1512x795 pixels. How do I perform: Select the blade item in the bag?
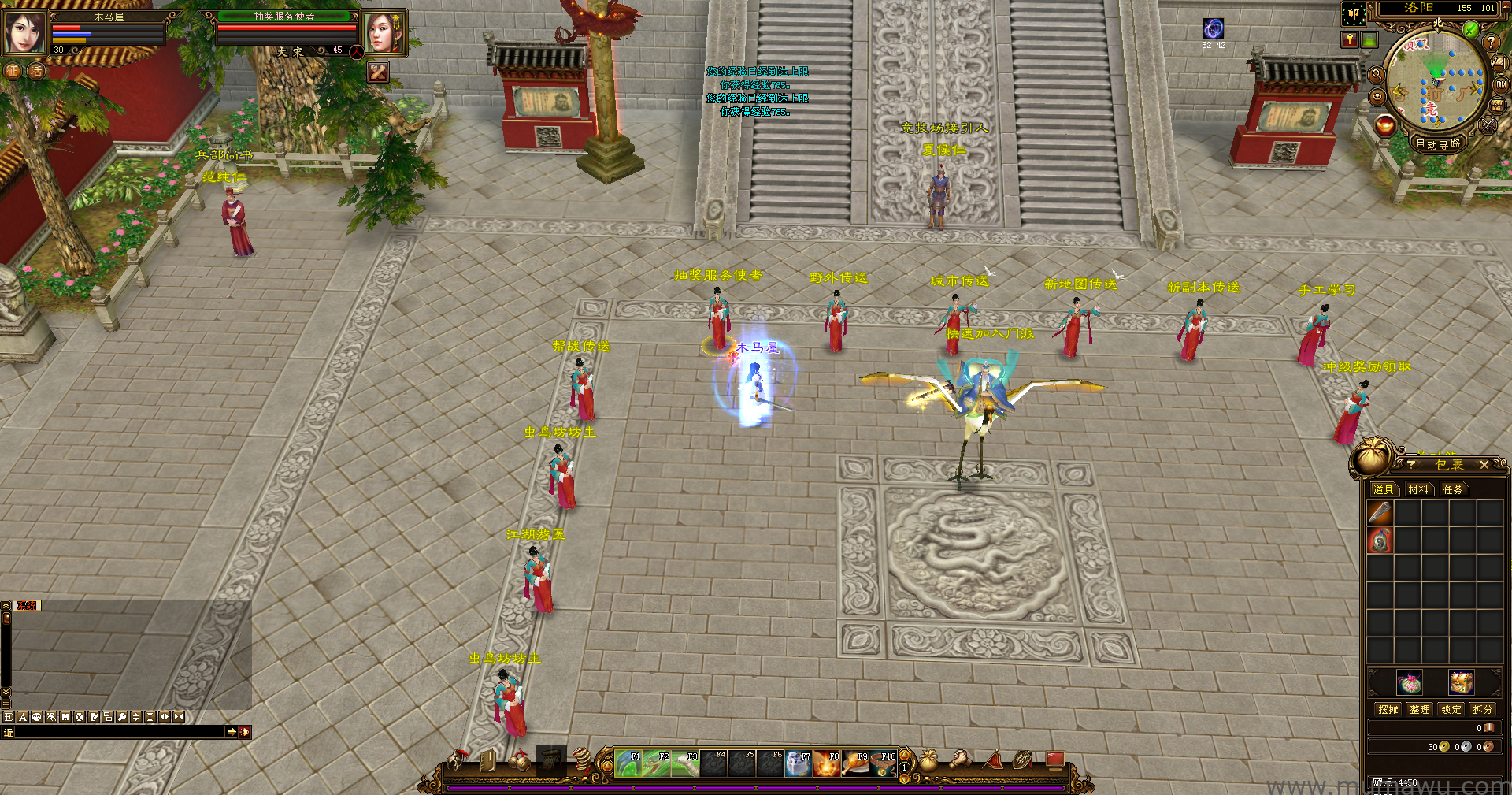(1380, 513)
